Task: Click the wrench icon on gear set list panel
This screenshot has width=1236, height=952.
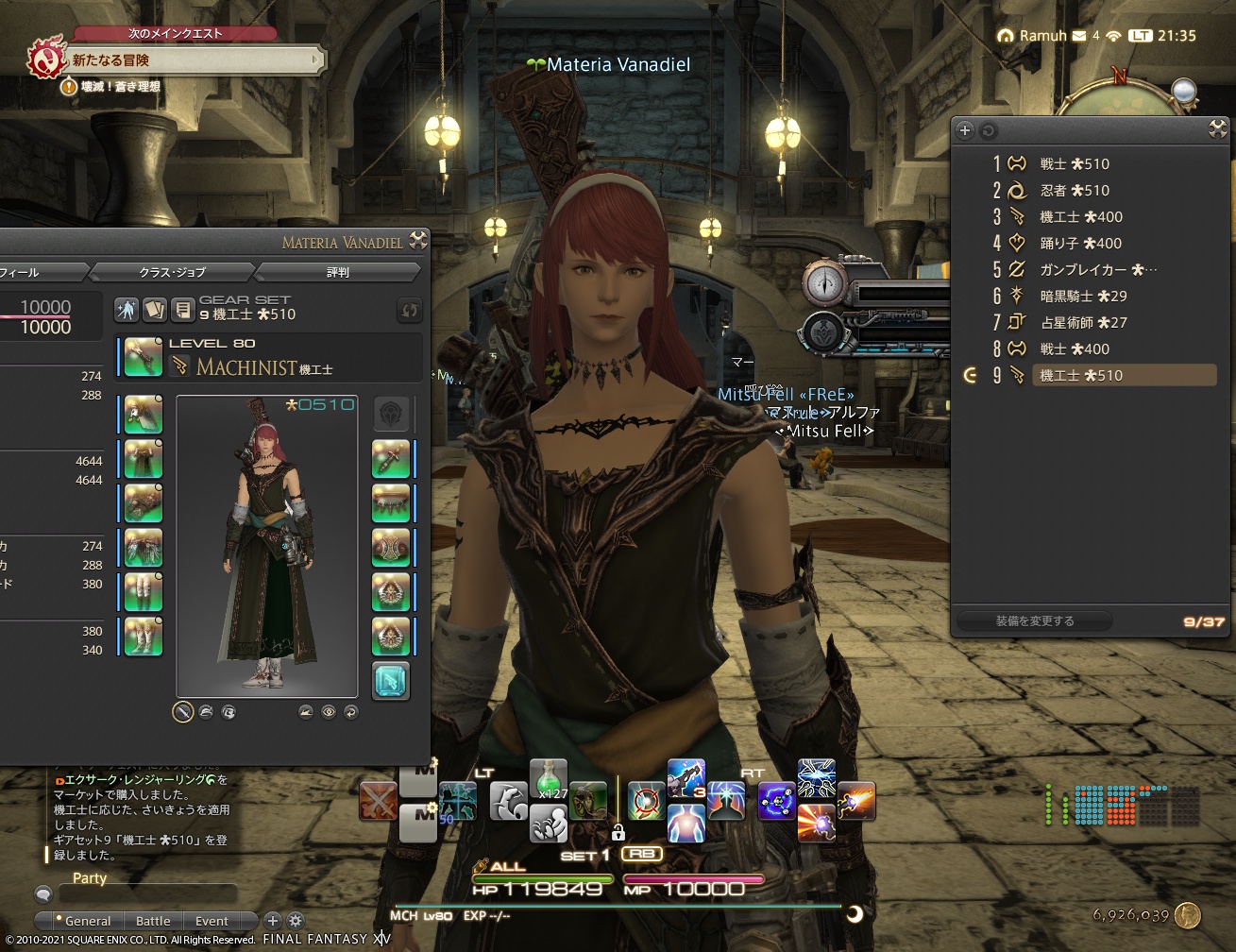Action: [x=1216, y=131]
